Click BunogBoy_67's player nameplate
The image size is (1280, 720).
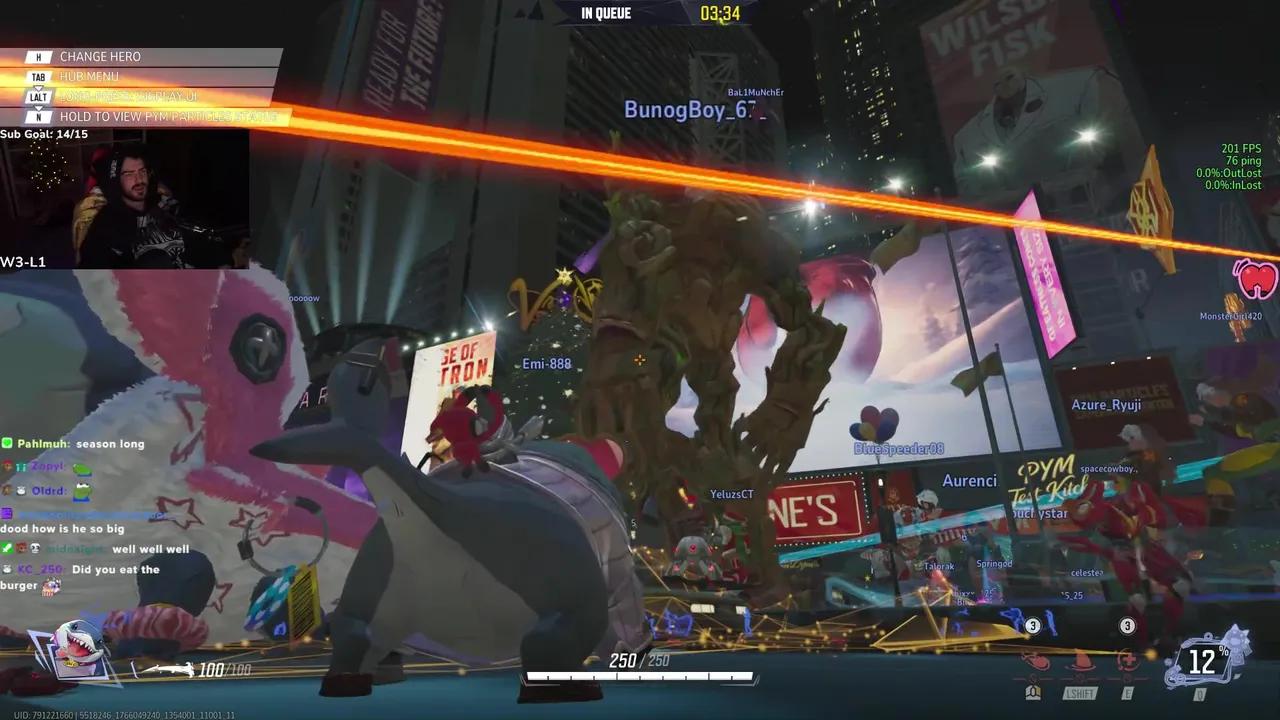684,112
